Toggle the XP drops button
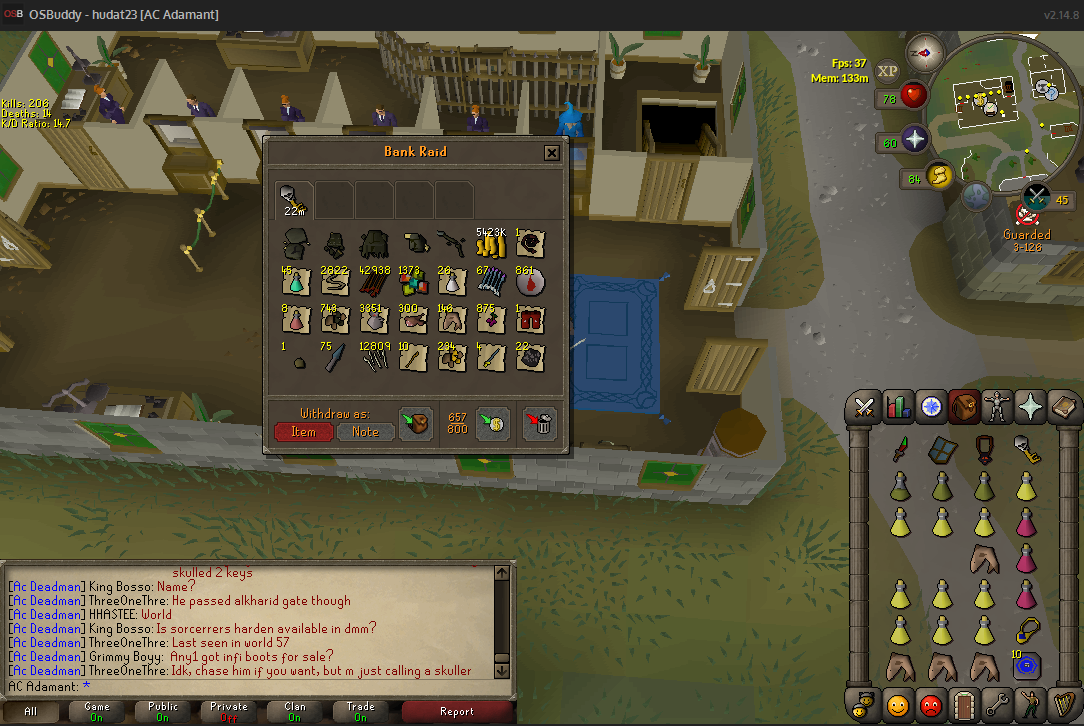 point(886,71)
